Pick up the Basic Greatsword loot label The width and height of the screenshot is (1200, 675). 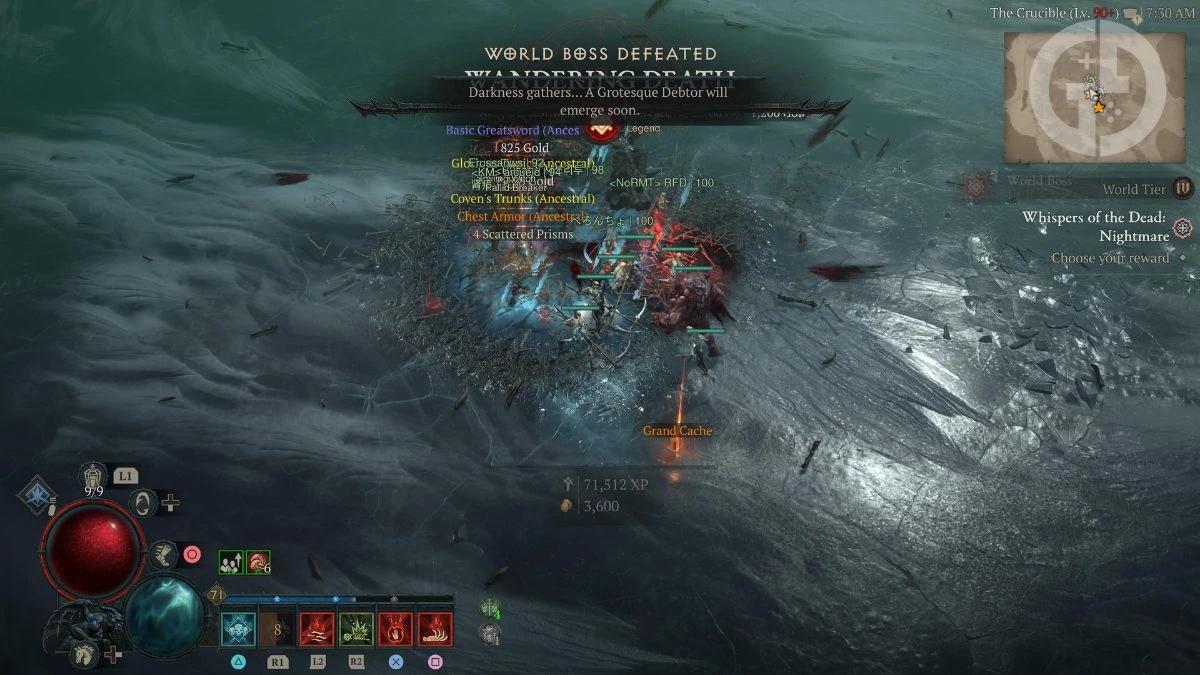(512, 130)
